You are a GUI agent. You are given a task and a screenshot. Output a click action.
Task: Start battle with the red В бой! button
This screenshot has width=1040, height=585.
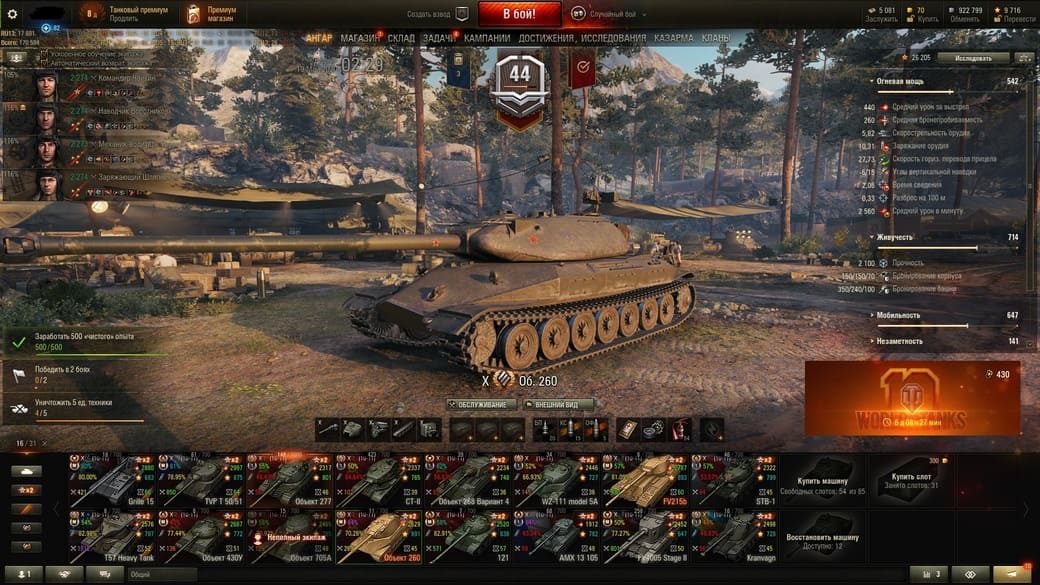(519, 14)
